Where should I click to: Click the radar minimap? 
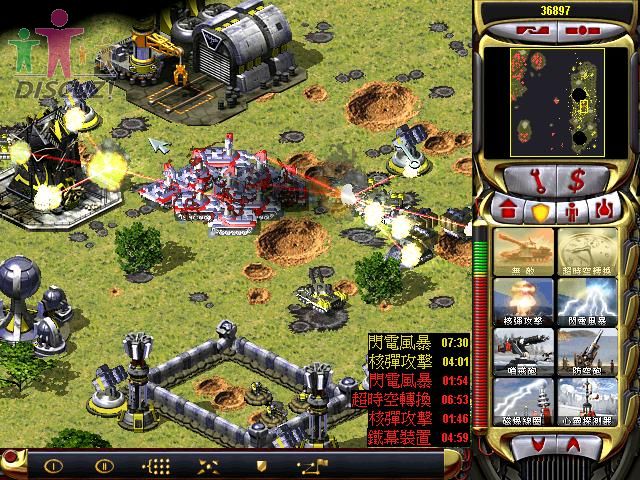(x=555, y=100)
